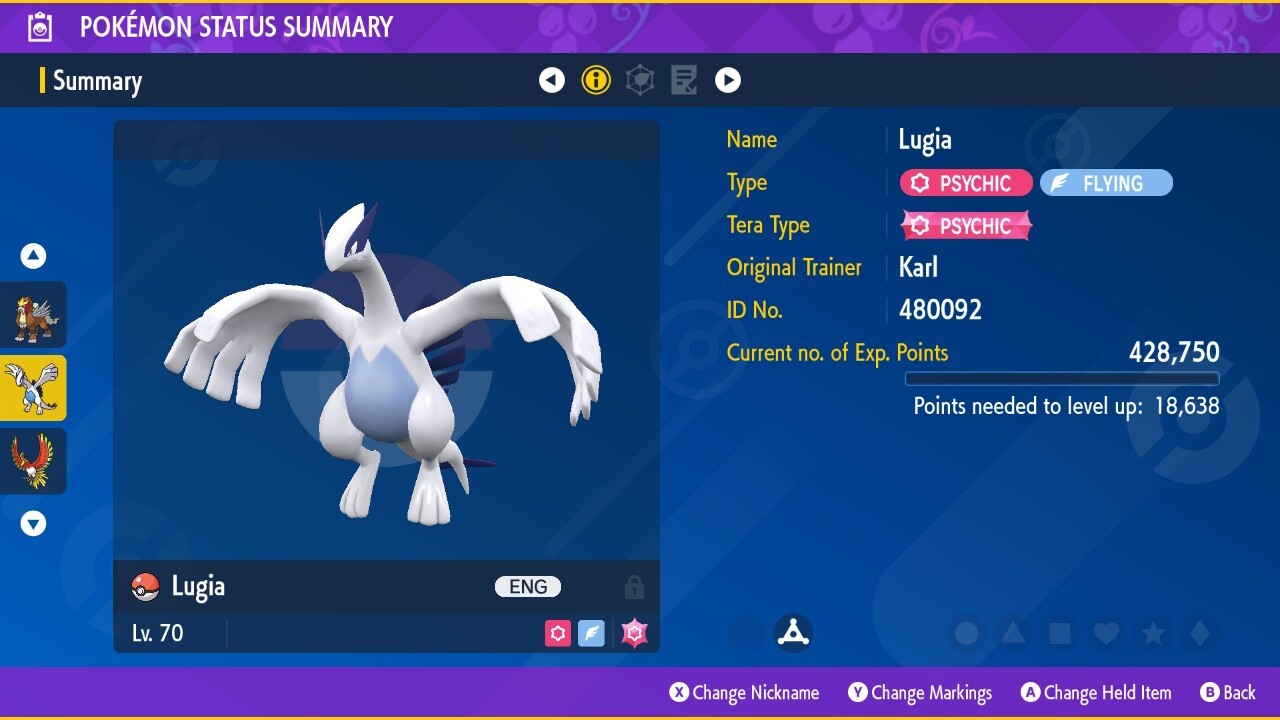Toggle the star marking
Viewport: 1280px width, 720px height.
tap(1150, 633)
